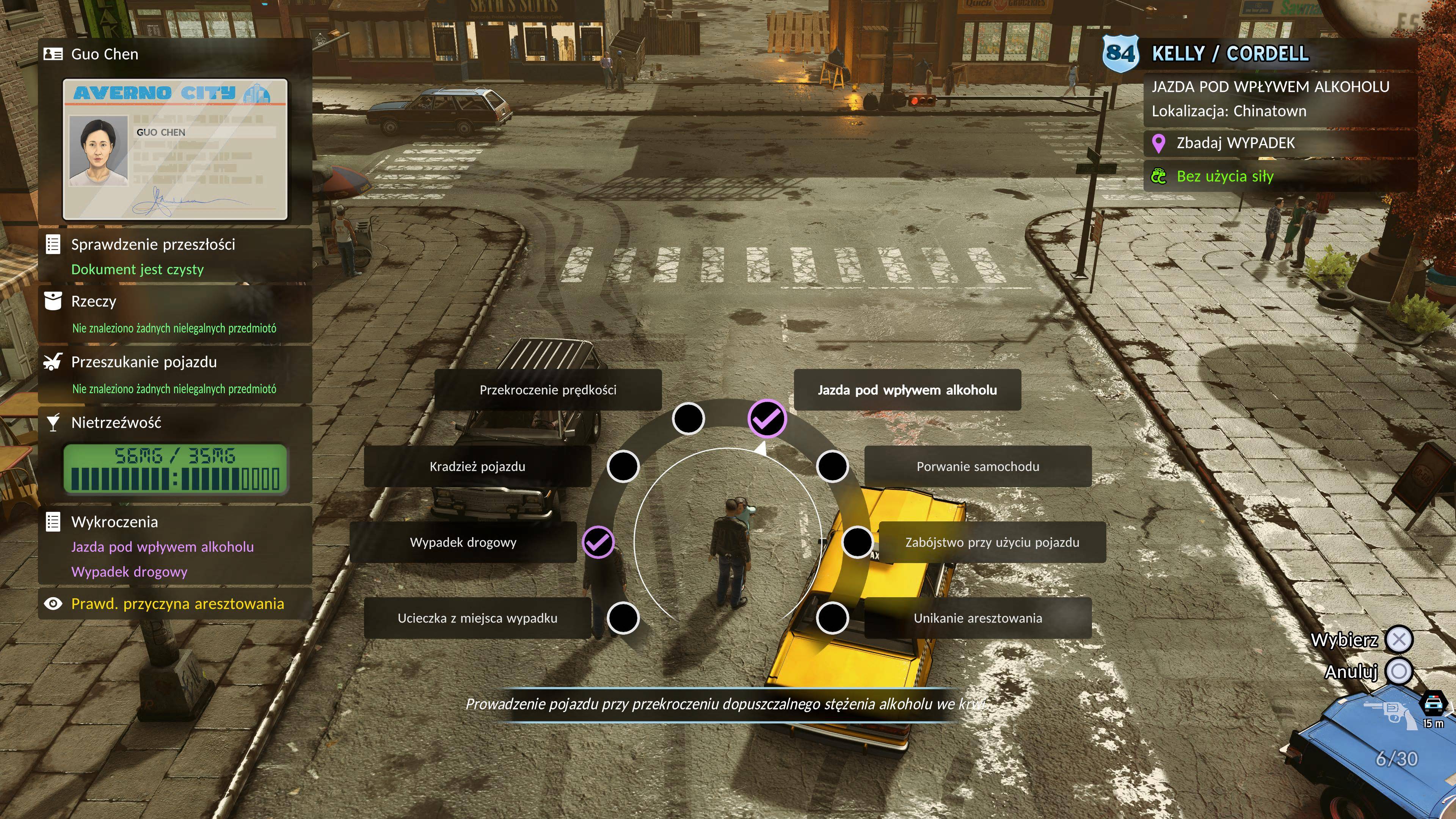Open the Rzeczy belongings panel
Image resolution: width=1456 pixels, height=819 pixels.
pos(94,301)
